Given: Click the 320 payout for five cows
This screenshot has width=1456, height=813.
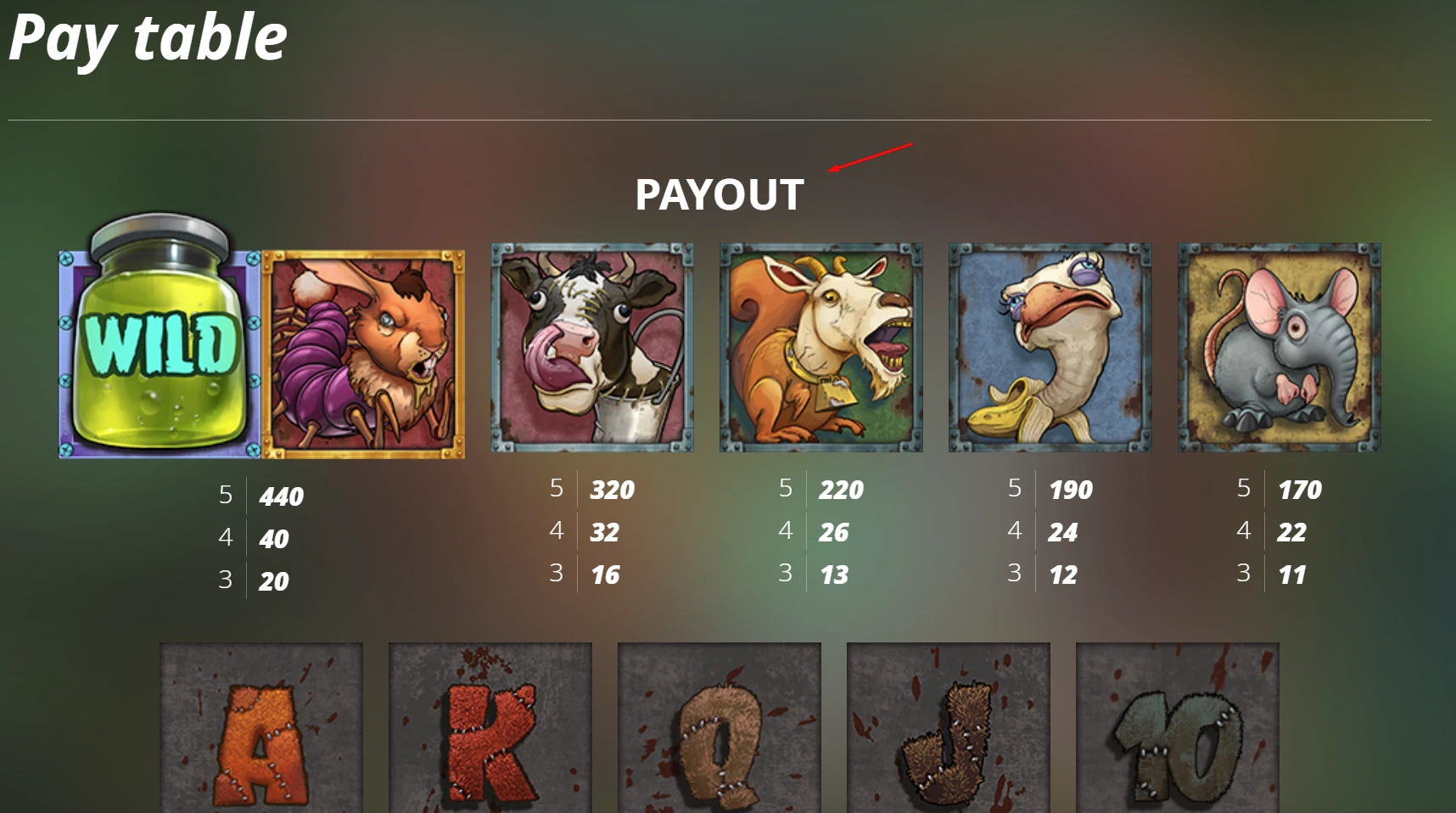Looking at the screenshot, I should click(x=613, y=489).
